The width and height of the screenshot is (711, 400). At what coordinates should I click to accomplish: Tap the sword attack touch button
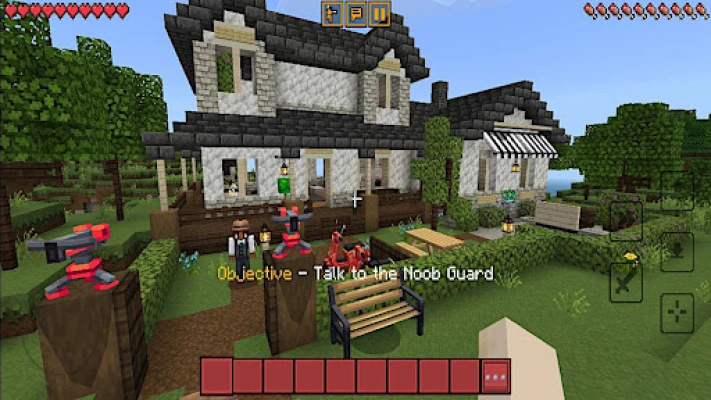pos(626,282)
